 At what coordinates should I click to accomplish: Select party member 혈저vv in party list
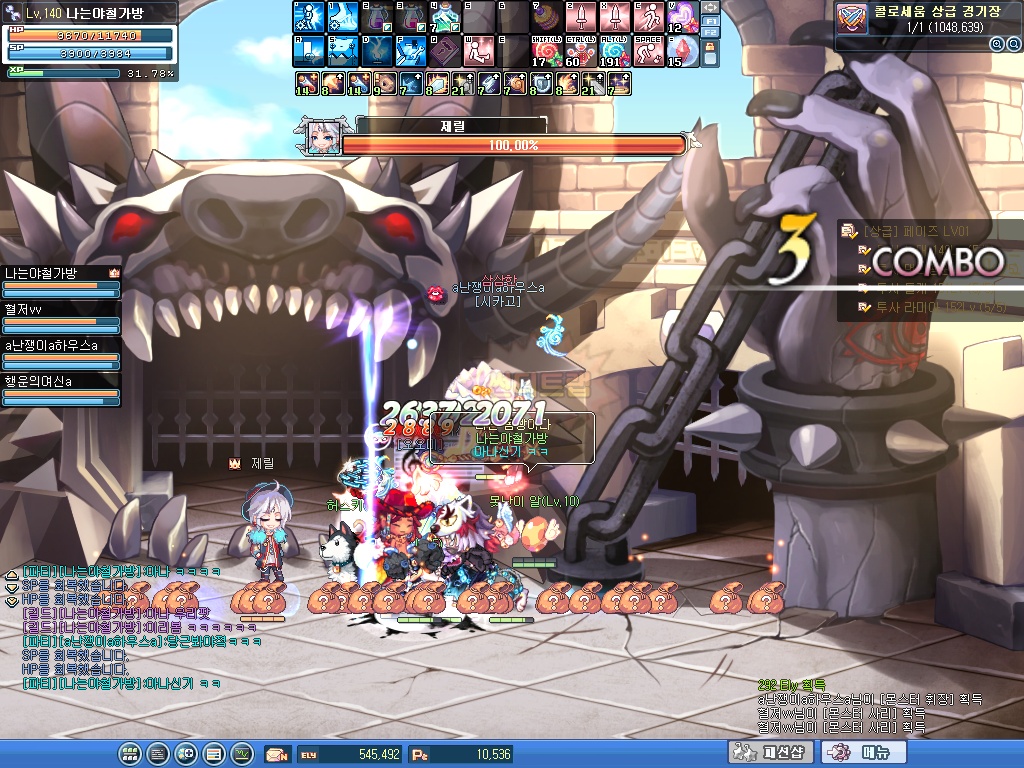[x=60, y=316]
